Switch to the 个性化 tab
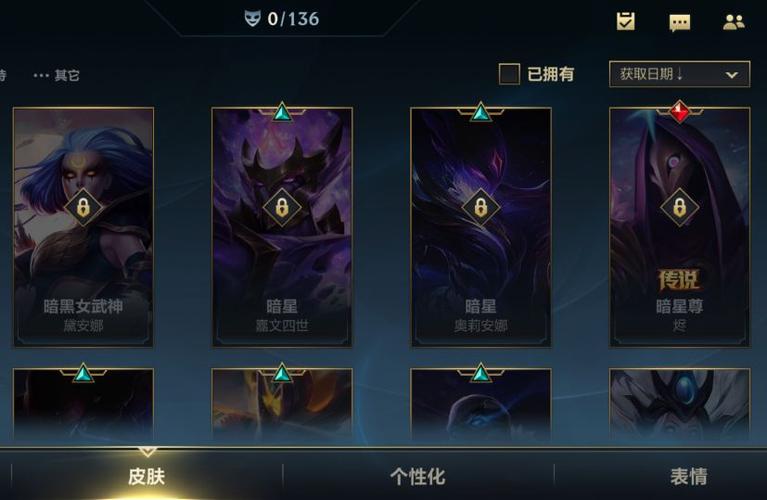This screenshot has height=500, width=767. tap(417, 476)
